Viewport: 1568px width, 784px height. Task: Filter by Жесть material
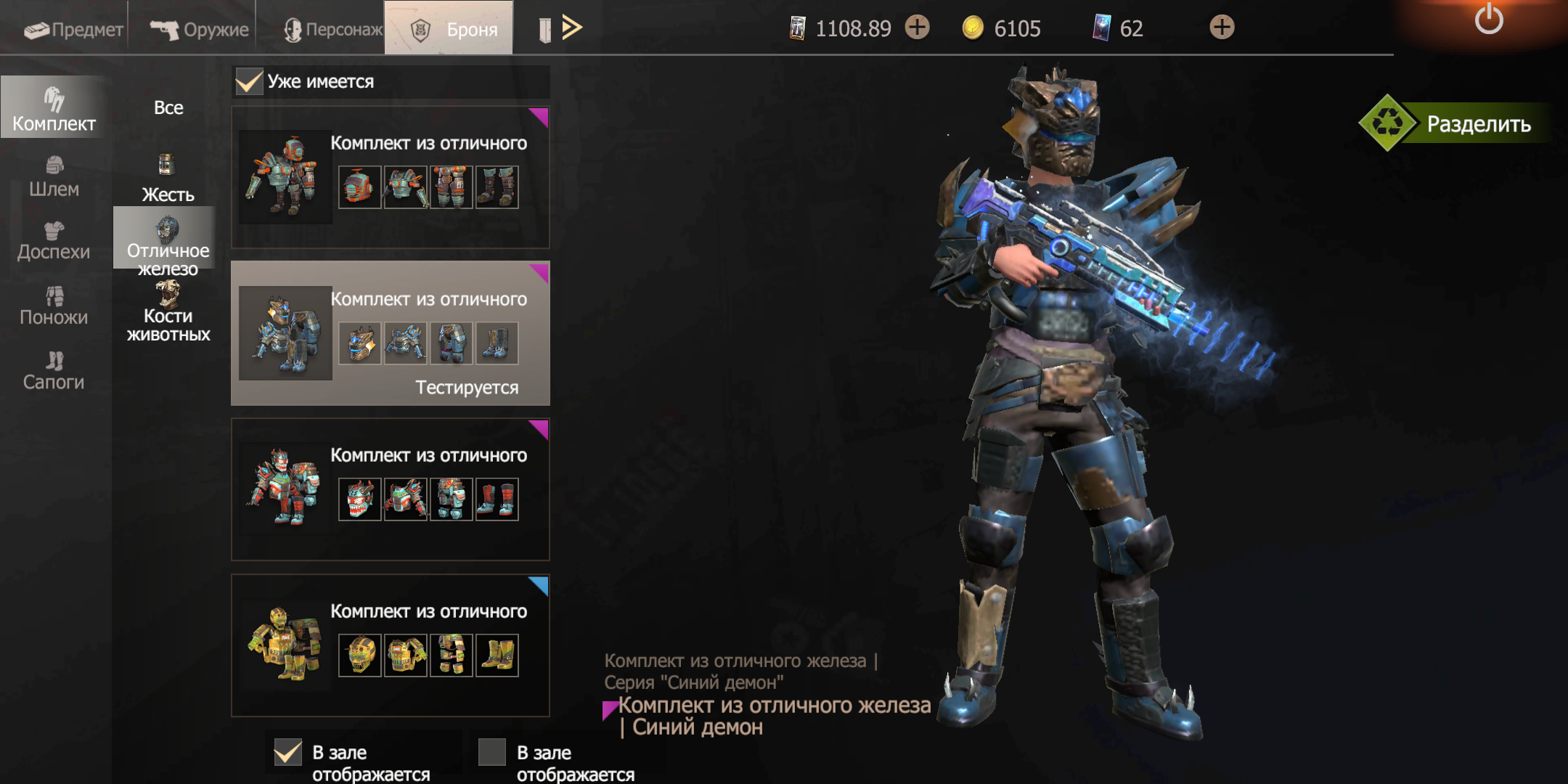coord(168,179)
